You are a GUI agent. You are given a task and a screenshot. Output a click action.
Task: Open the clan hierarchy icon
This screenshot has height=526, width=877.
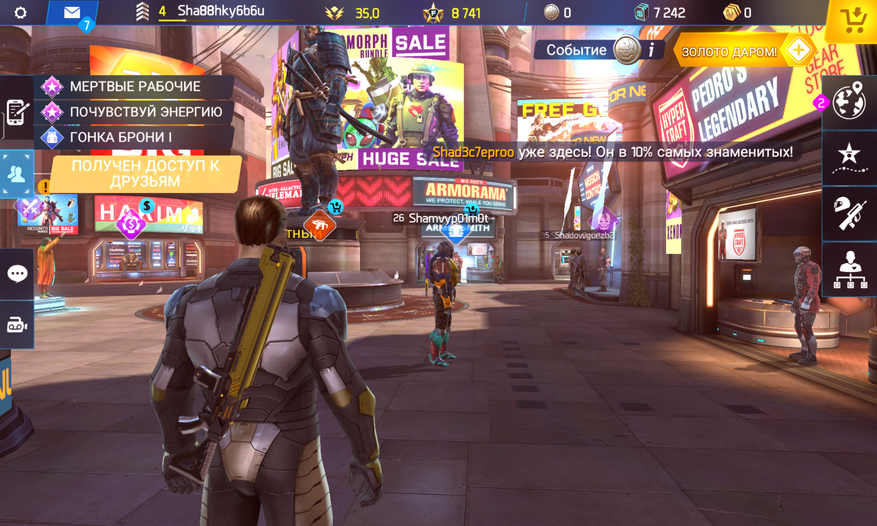click(x=850, y=266)
